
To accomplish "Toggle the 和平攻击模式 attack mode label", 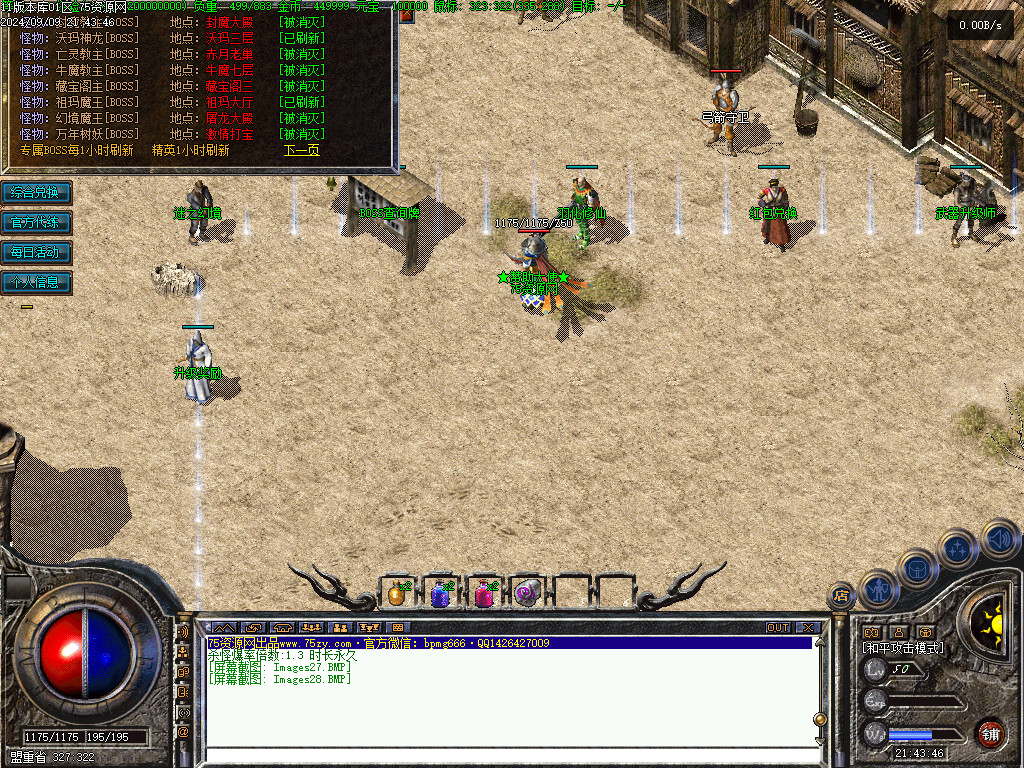I will 903,648.
